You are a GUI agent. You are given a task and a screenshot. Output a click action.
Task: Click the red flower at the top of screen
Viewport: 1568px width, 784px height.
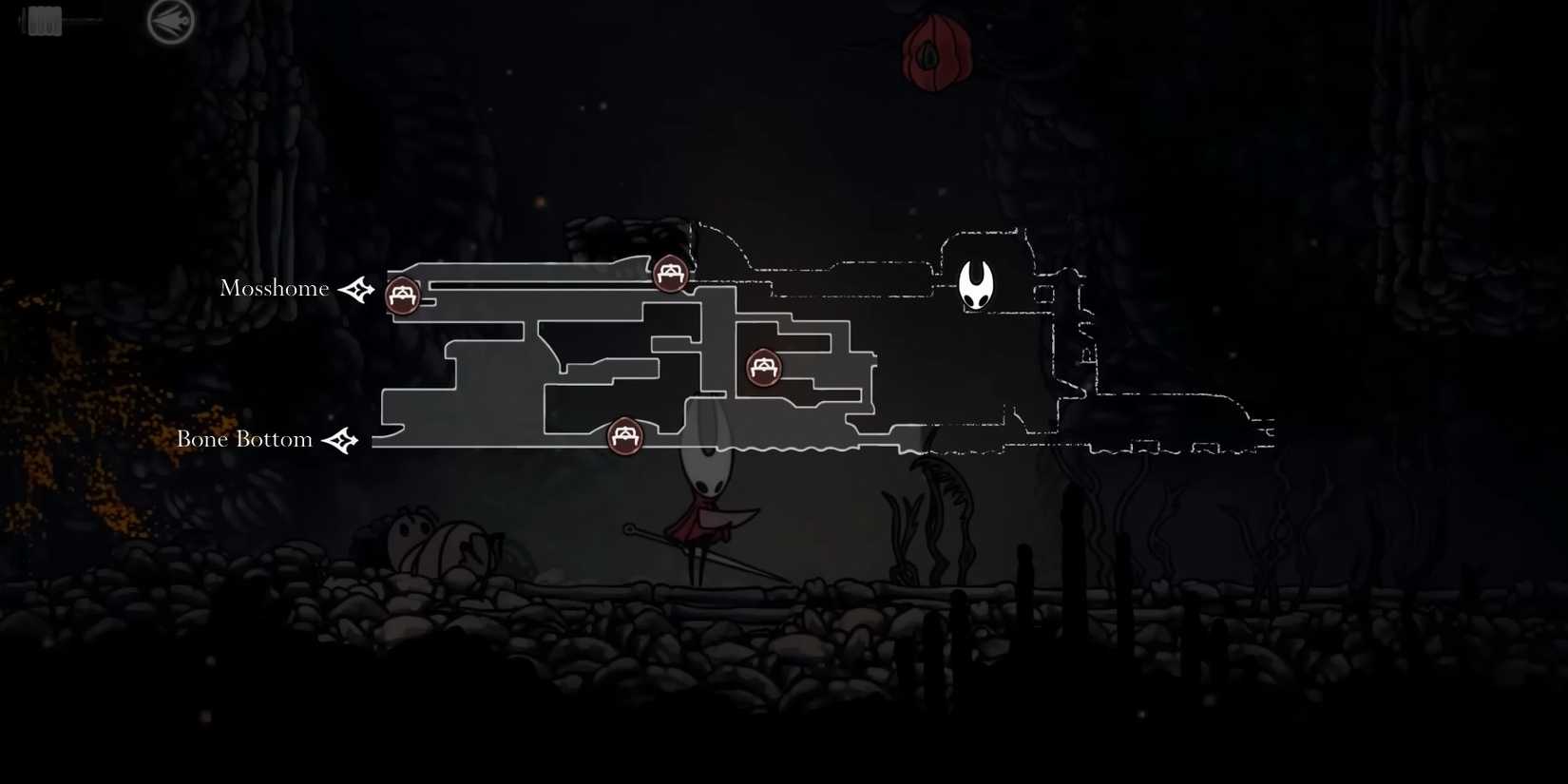(935, 52)
